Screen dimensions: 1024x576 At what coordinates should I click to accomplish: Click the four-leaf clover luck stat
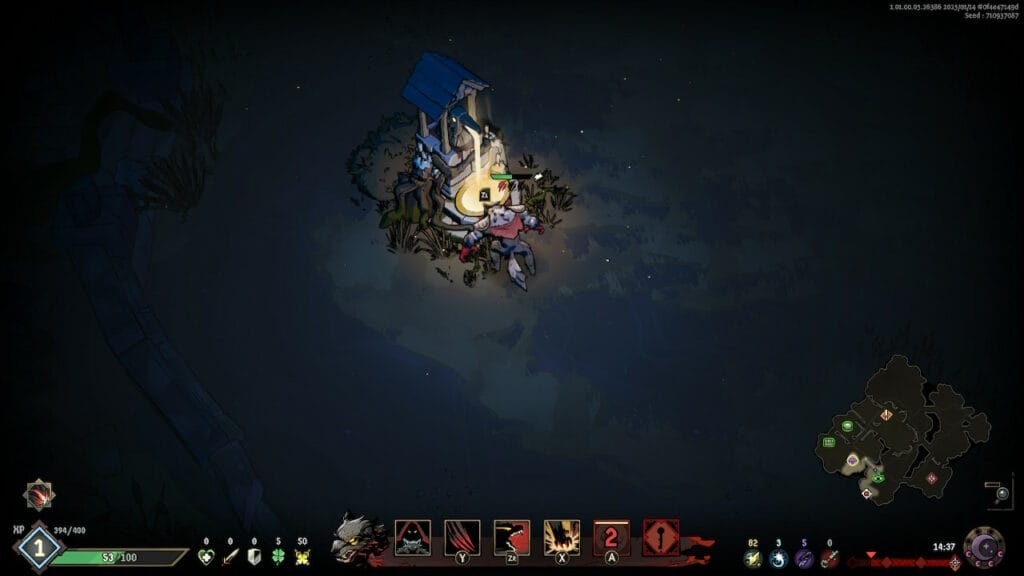(x=278, y=557)
